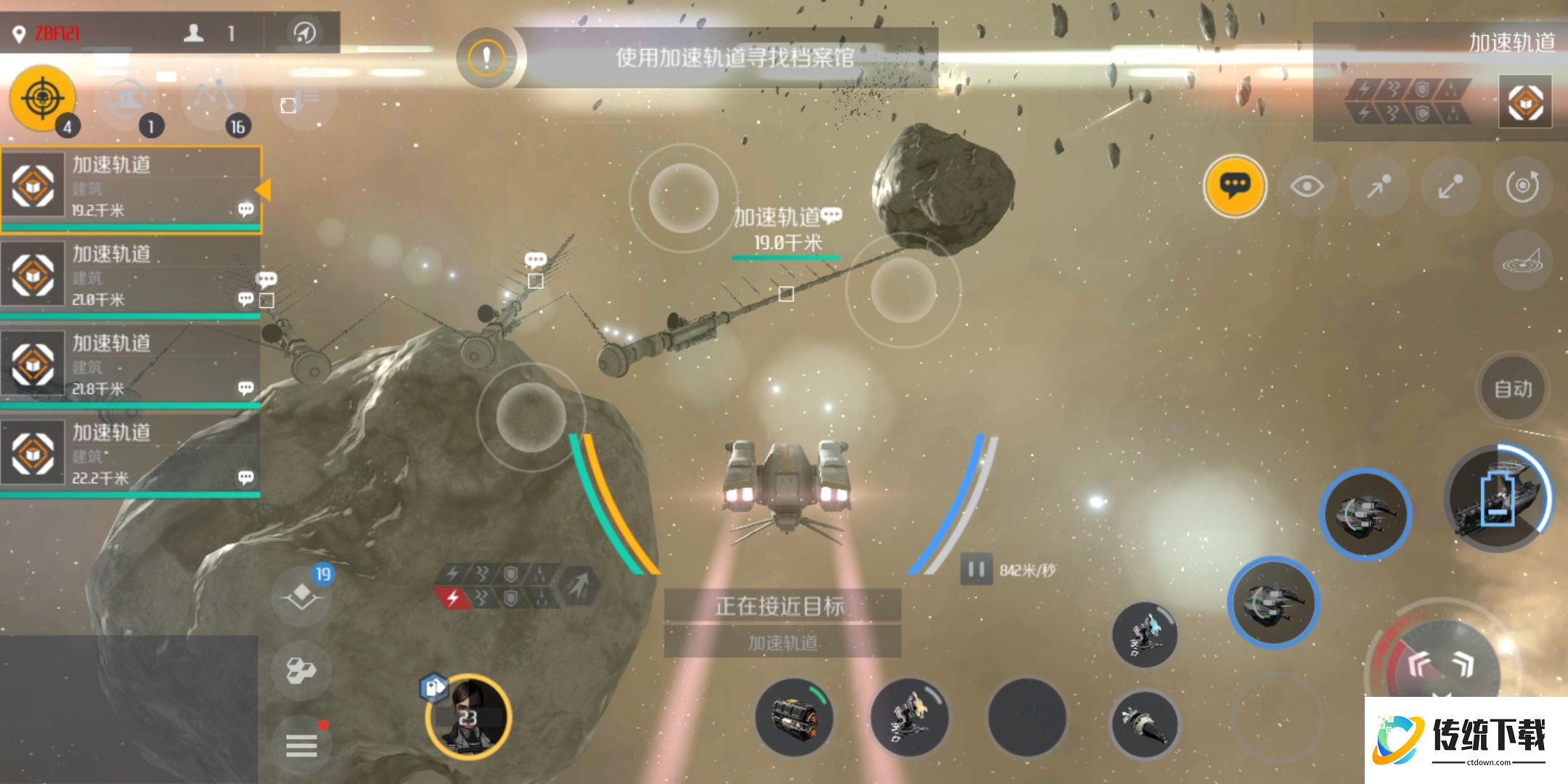Activate the orbit target button
Screen dimensions: 1568x784
(1522, 187)
